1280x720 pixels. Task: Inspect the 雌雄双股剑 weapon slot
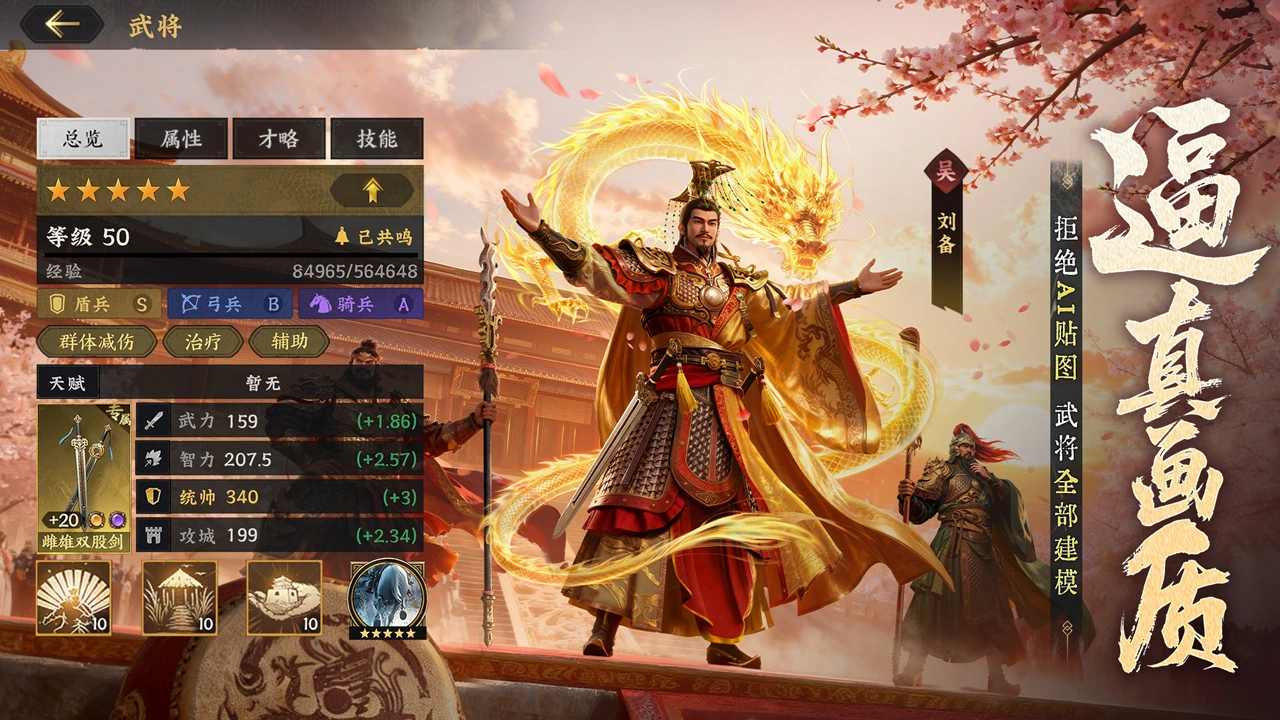pos(84,477)
